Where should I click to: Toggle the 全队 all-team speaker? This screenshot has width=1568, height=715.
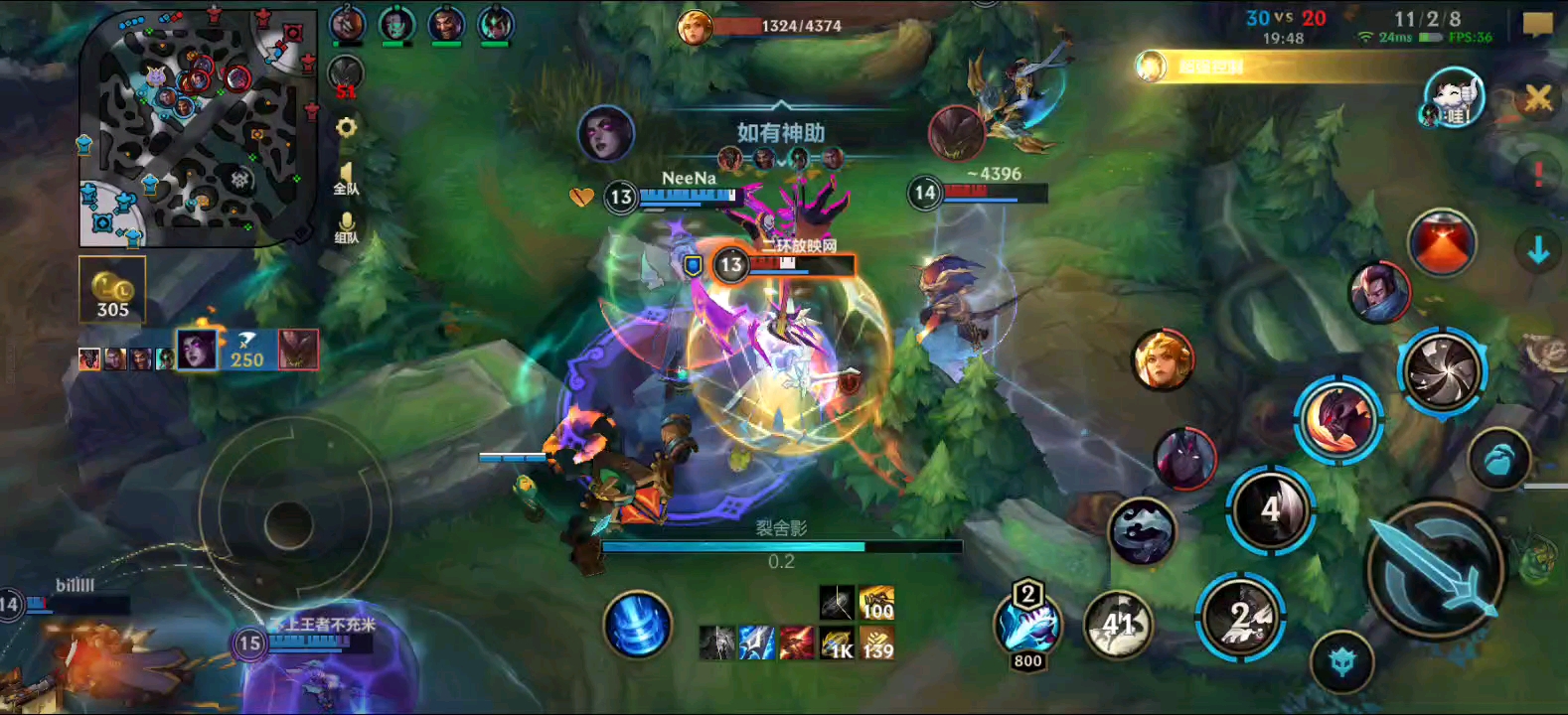tap(346, 179)
